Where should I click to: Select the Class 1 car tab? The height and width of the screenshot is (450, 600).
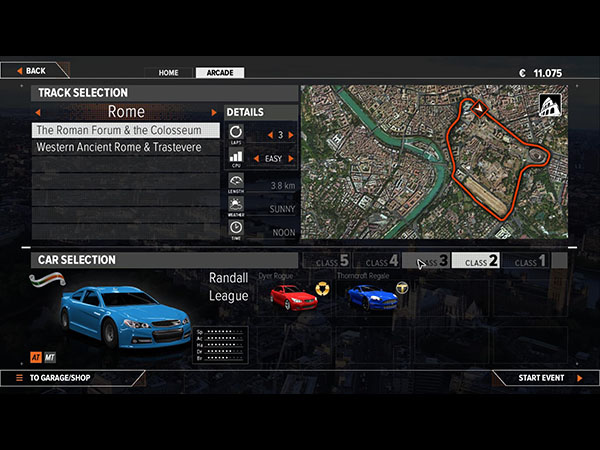[530, 262]
